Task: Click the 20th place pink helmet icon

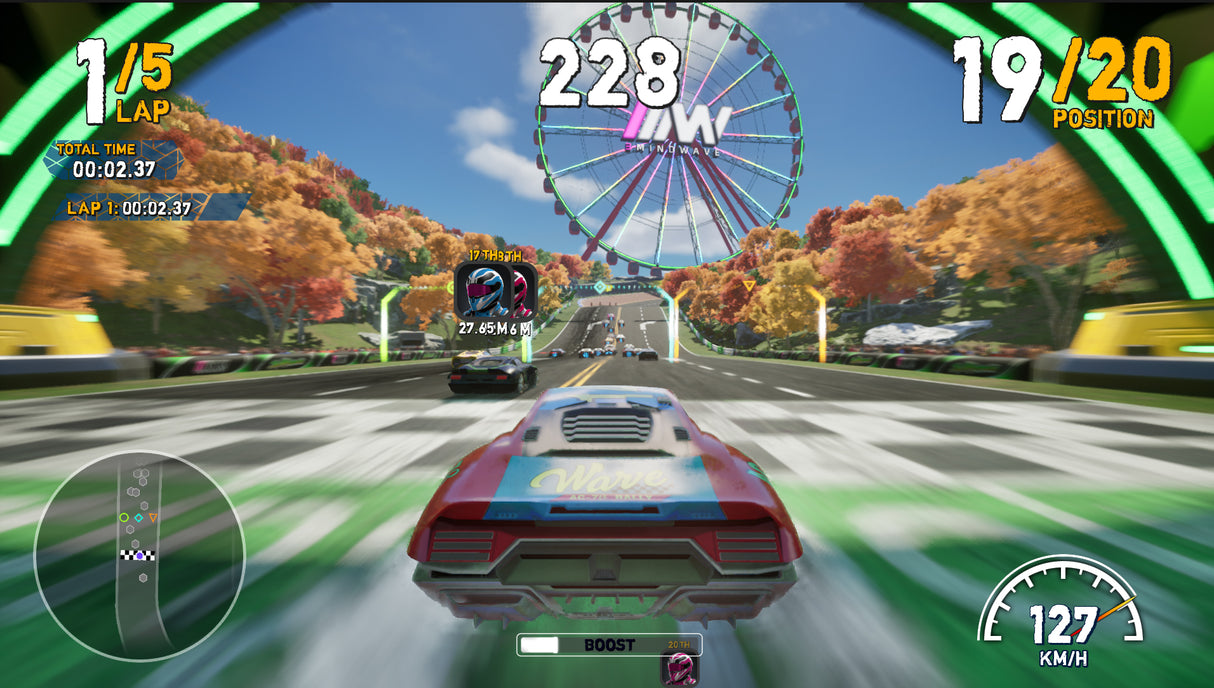Action: (x=681, y=669)
